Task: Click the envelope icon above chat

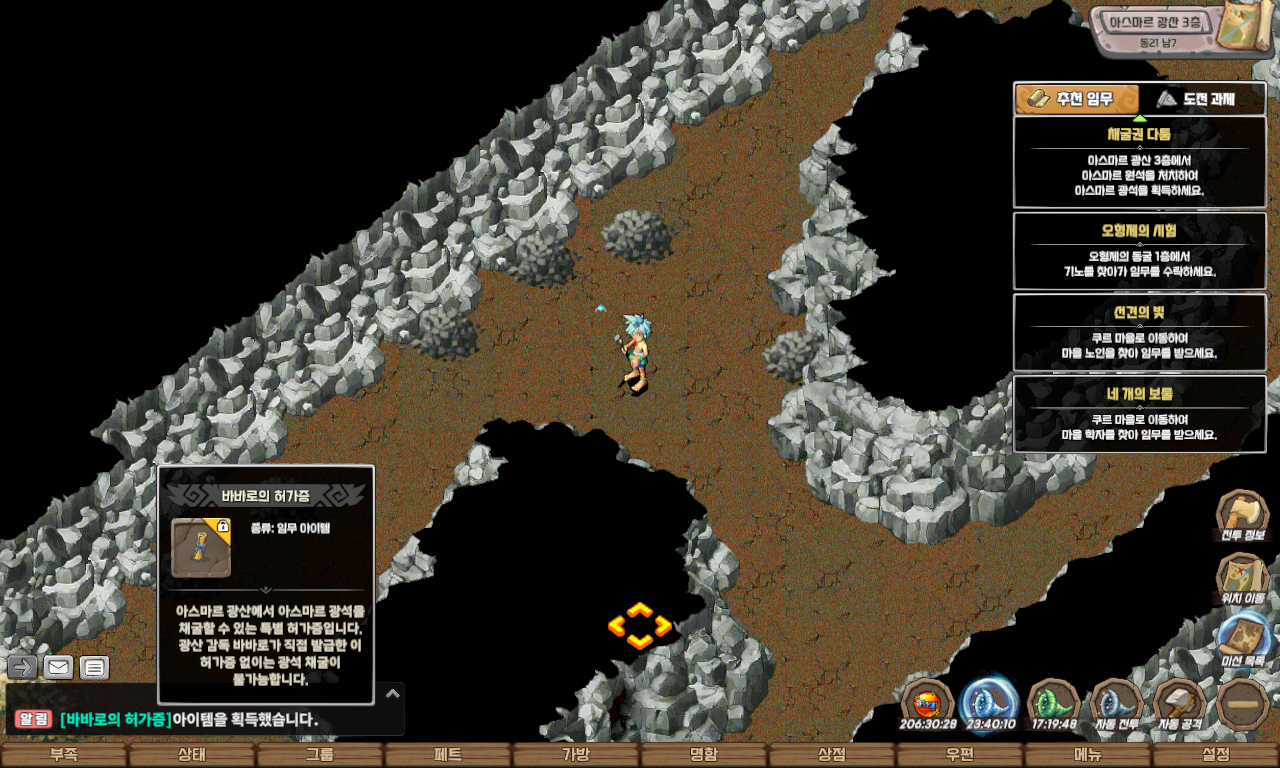Action: tap(58, 667)
